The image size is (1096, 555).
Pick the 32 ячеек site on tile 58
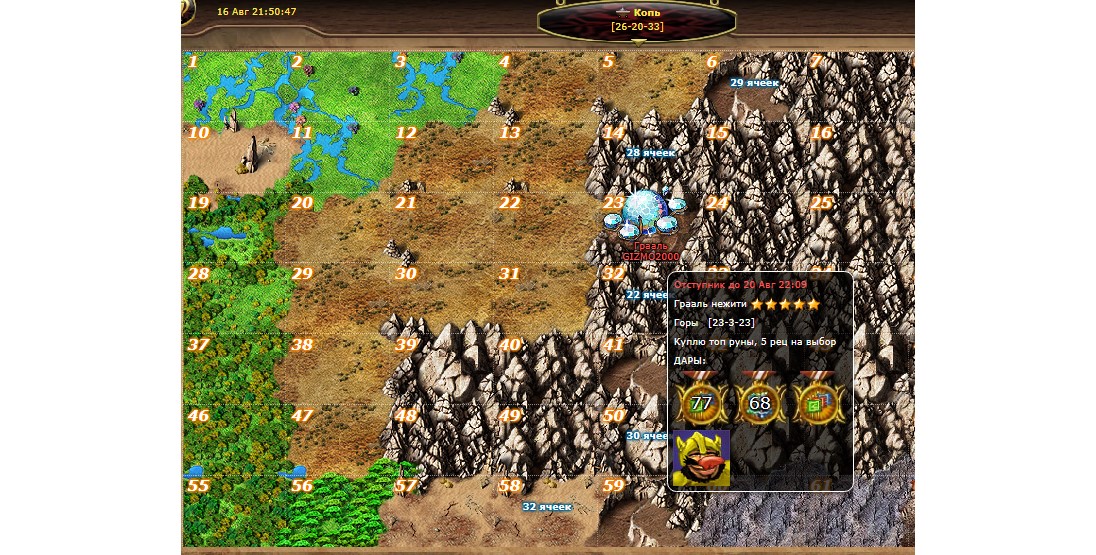(547, 507)
